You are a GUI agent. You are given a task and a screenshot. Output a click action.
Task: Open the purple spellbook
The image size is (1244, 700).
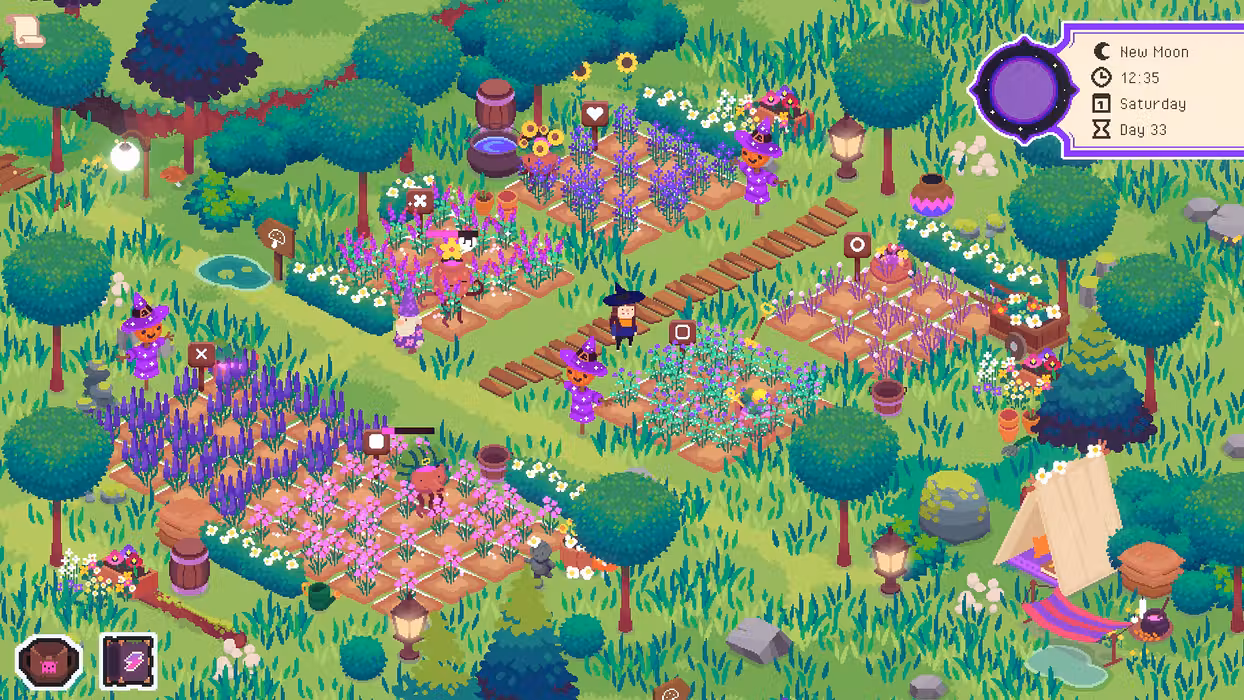(x=129, y=662)
